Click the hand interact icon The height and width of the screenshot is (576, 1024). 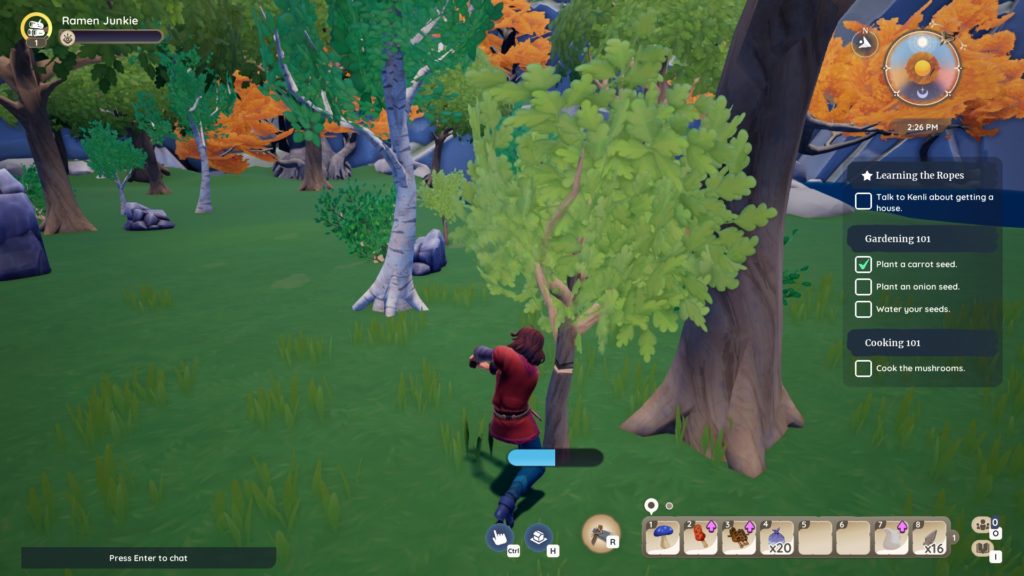[x=500, y=537]
